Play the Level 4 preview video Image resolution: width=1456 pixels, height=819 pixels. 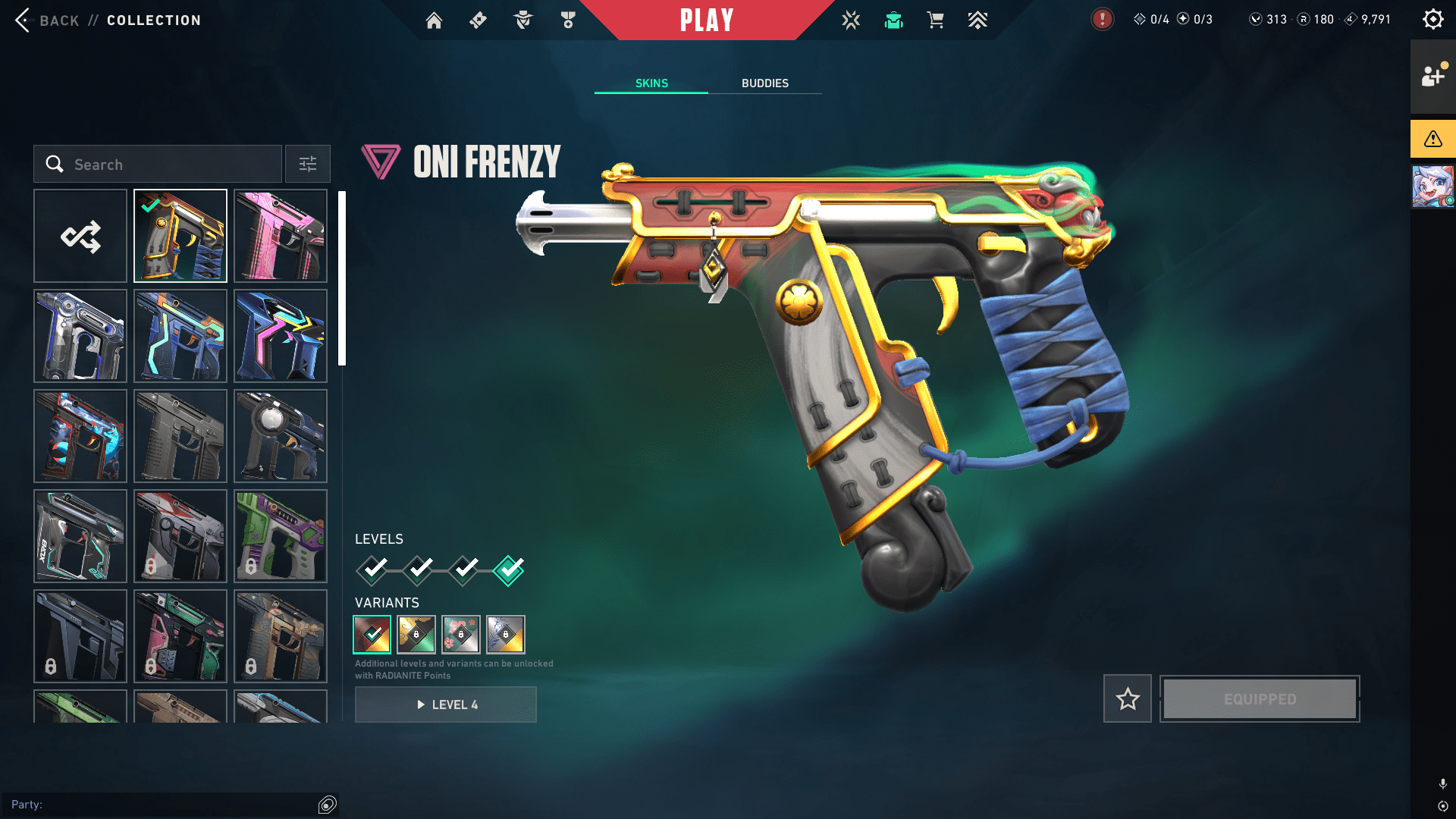pyautogui.click(x=446, y=704)
